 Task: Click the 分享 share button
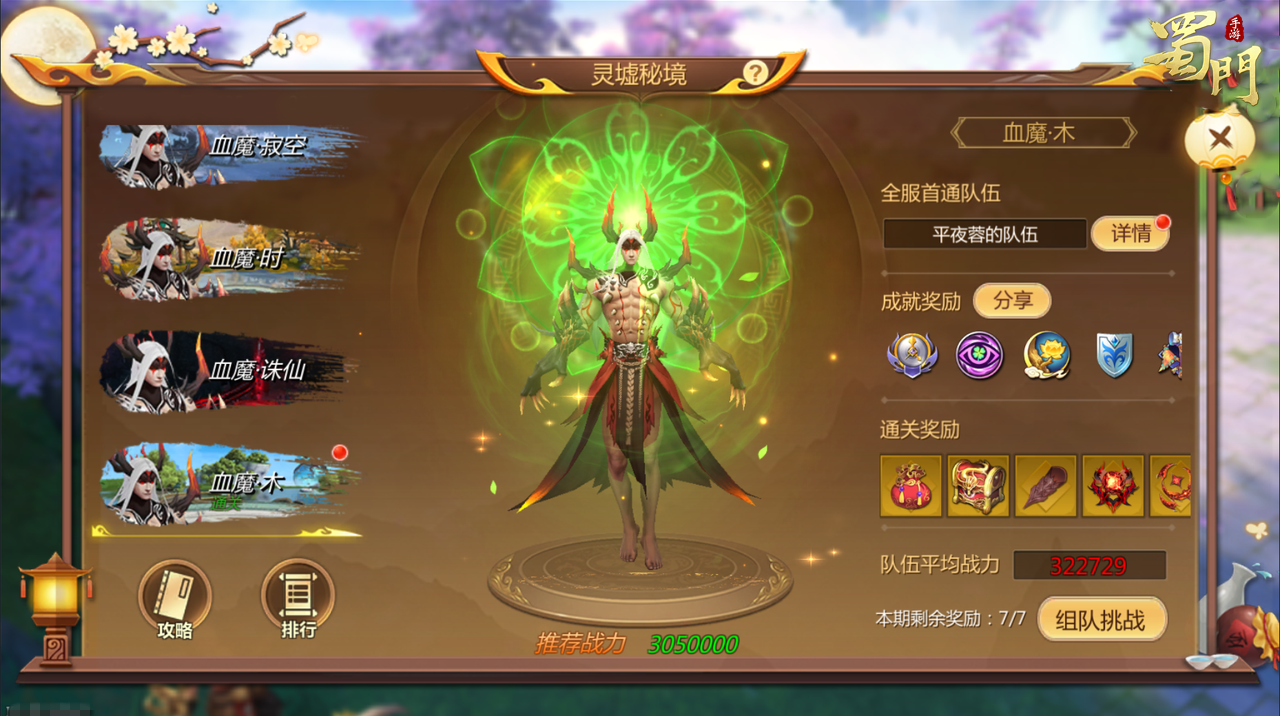coord(1012,301)
